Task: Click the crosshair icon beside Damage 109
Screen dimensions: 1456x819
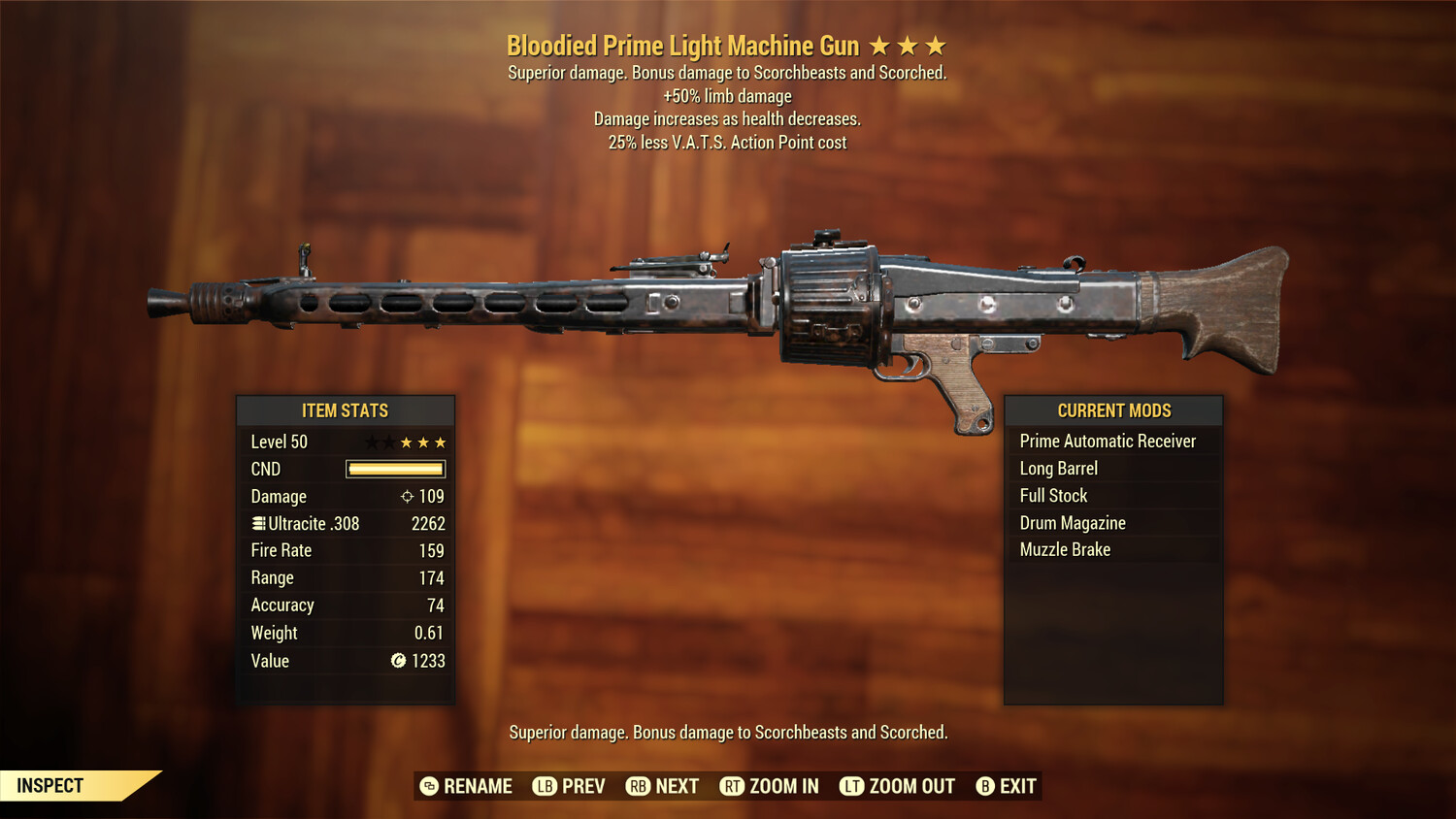Action: pos(408,496)
